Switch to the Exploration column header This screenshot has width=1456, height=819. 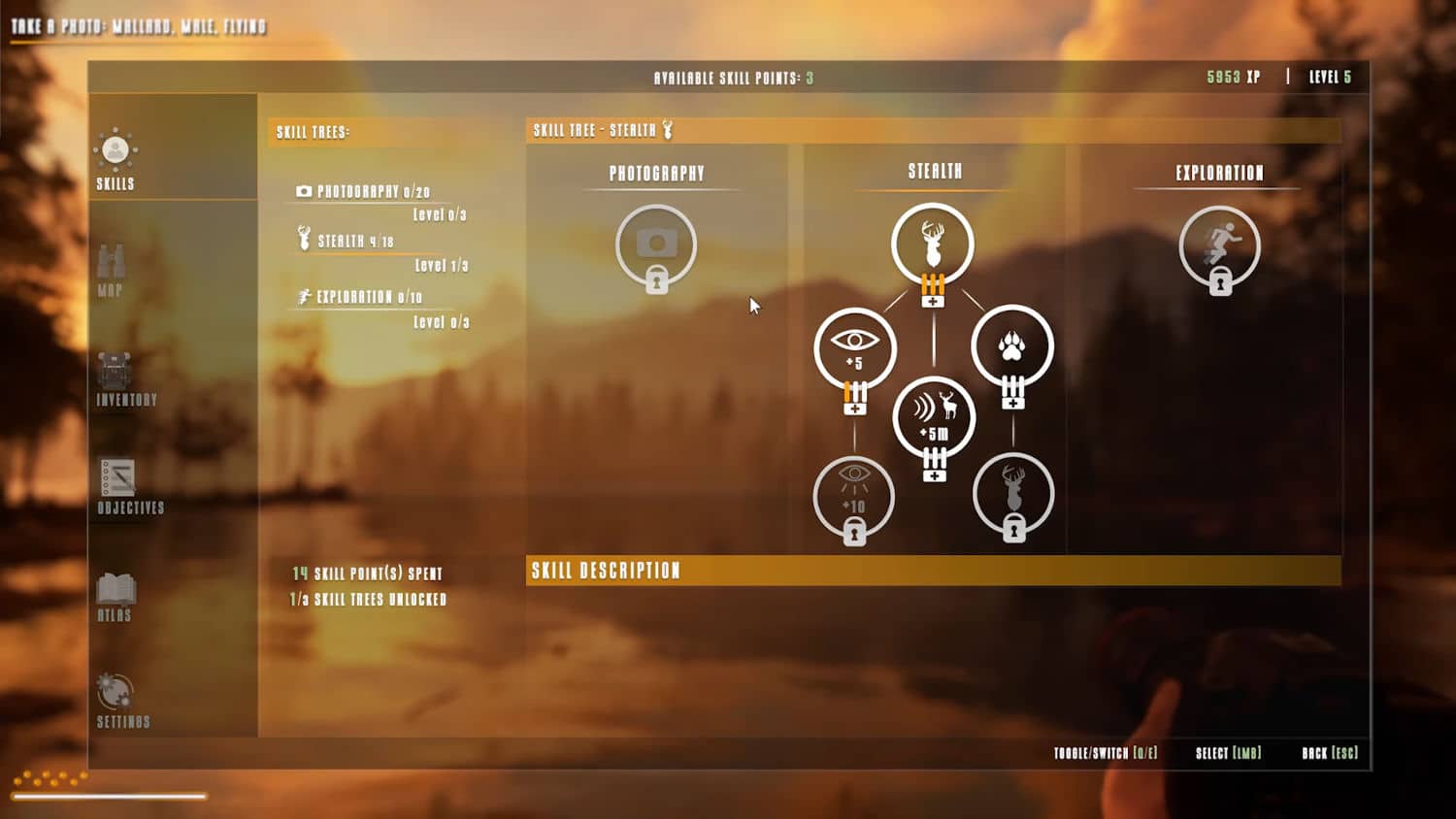(x=1219, y=174)
